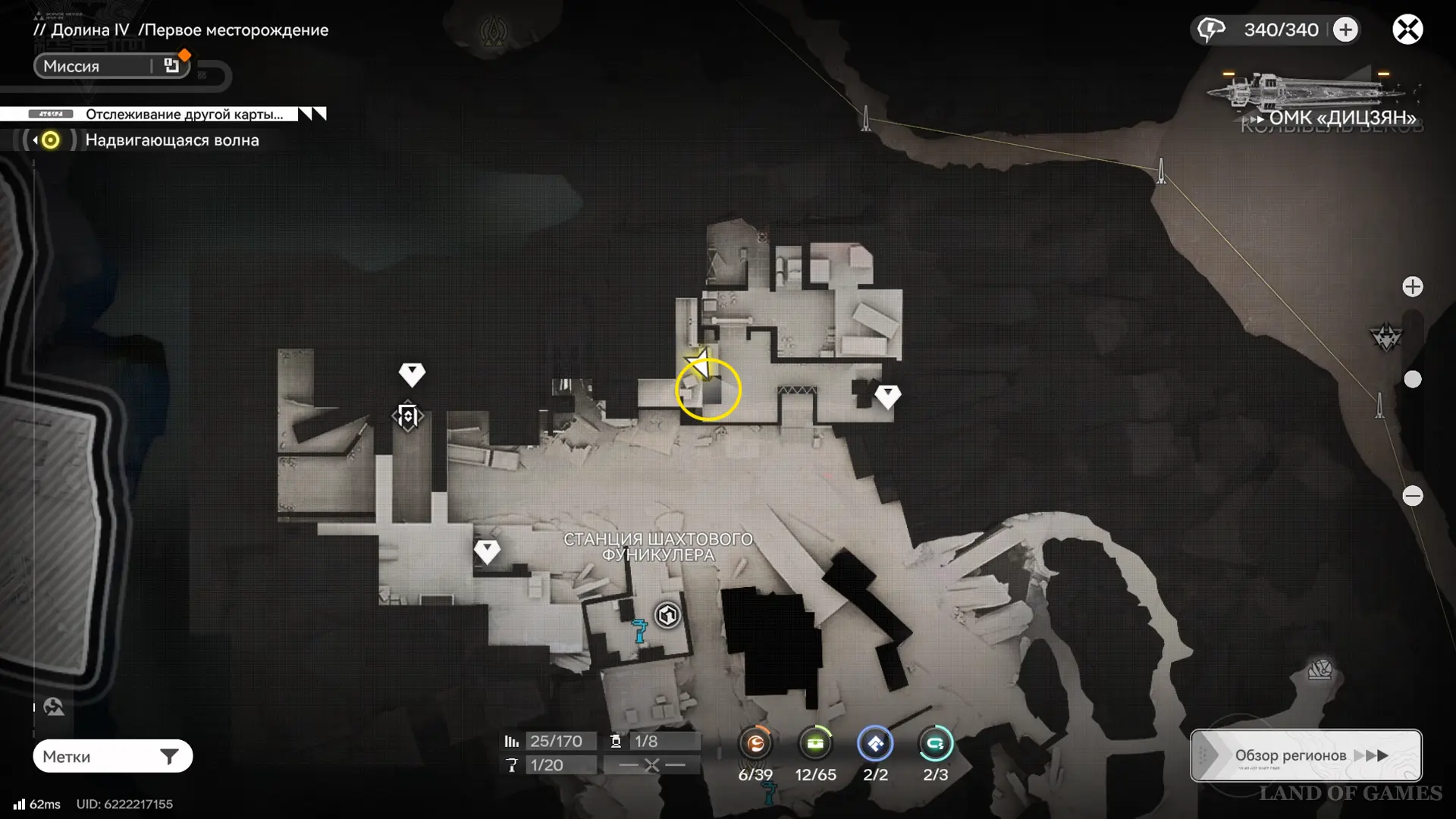Select the green chest counter showing 12/65
The width and height of the screenshot is (1456, 819).
[x=815, y=744]
